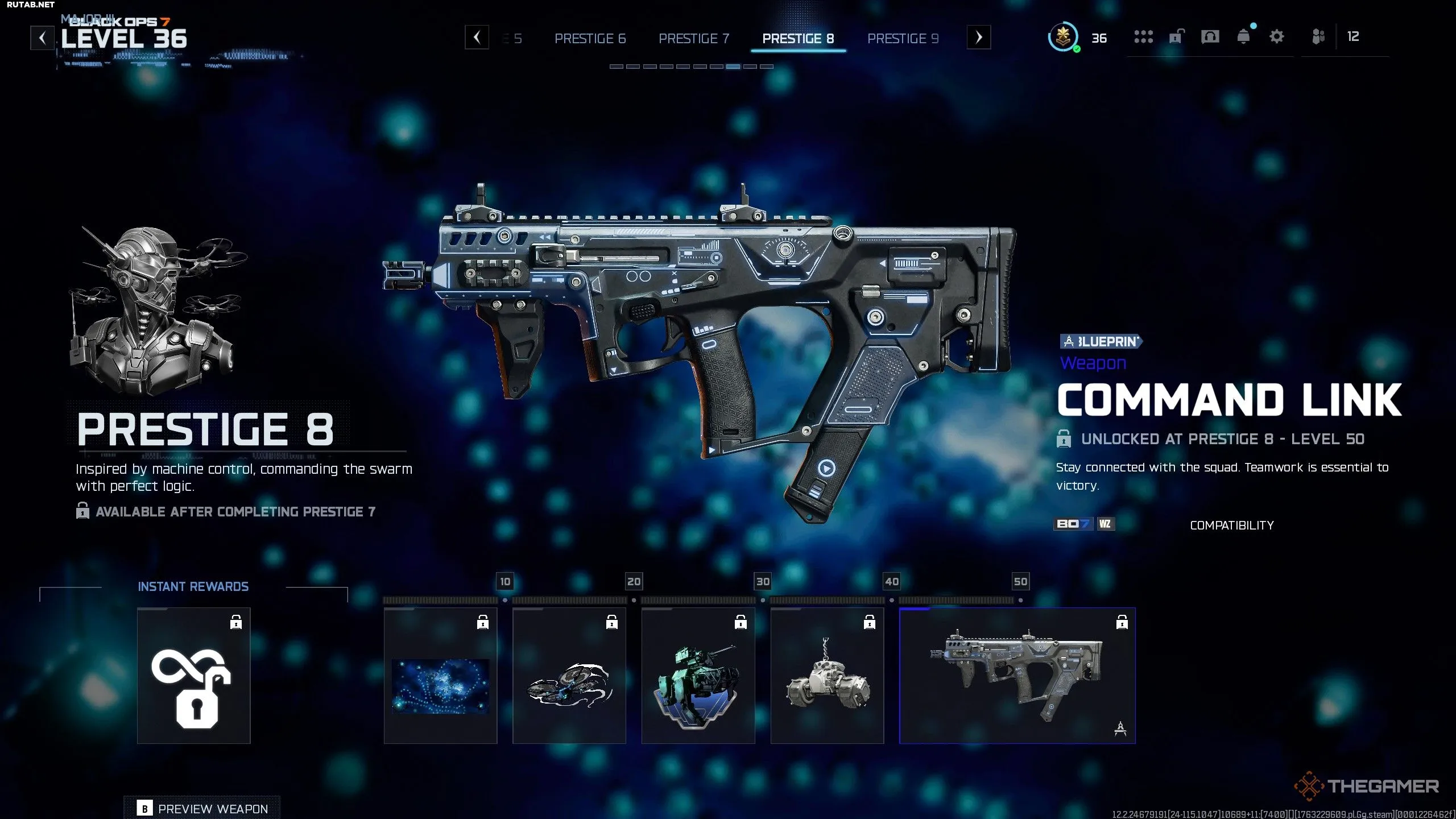The image size is (1456, 819).
Task: Open the notifications bell
Action: coord(1243,37)
